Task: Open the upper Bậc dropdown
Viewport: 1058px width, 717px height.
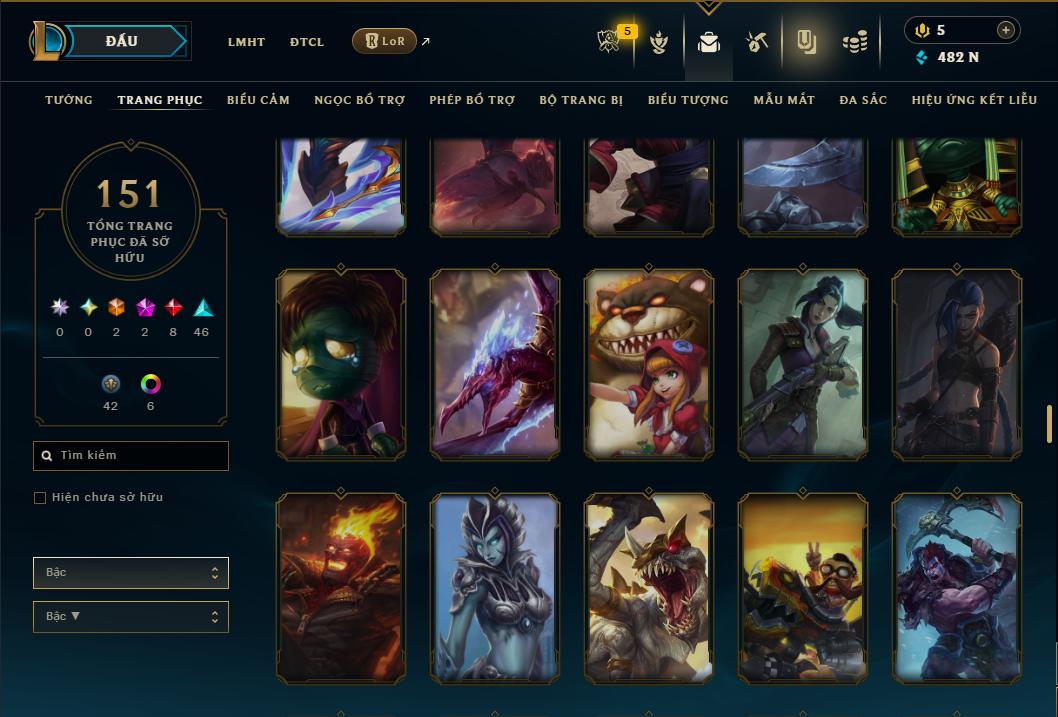Action: point(131,573)
